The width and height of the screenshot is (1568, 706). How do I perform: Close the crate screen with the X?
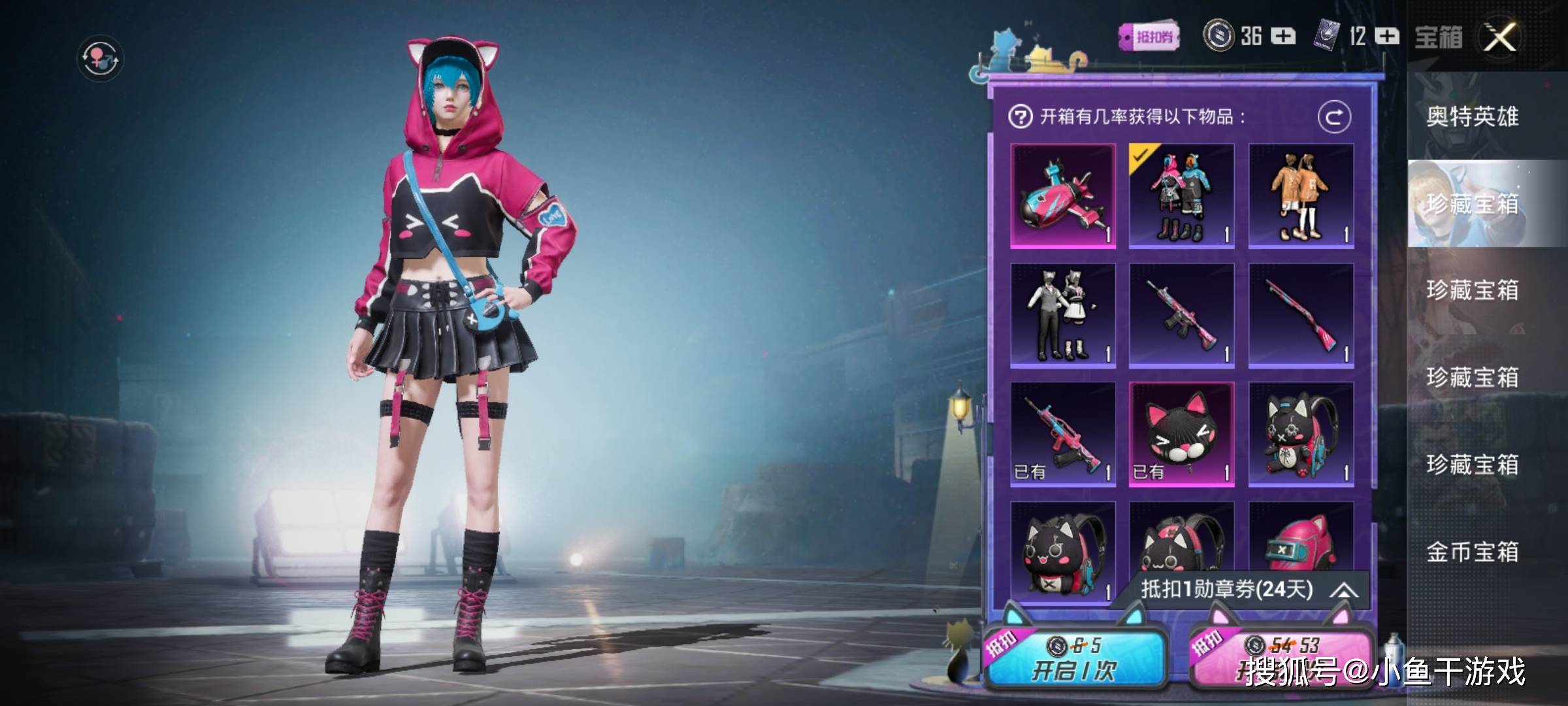click(x=1500, y=37)
